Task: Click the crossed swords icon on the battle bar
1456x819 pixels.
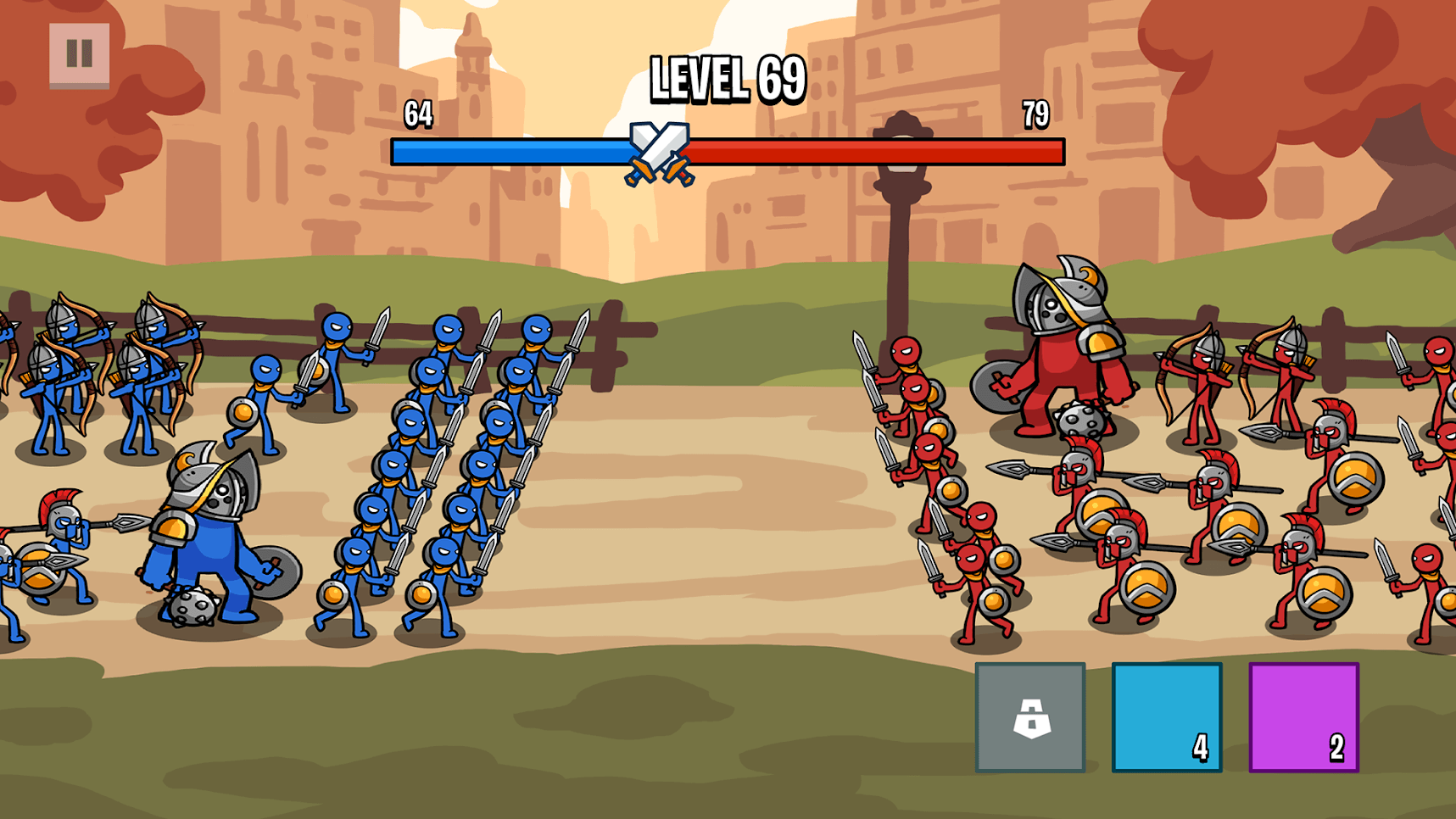Action: coord(661,153)
